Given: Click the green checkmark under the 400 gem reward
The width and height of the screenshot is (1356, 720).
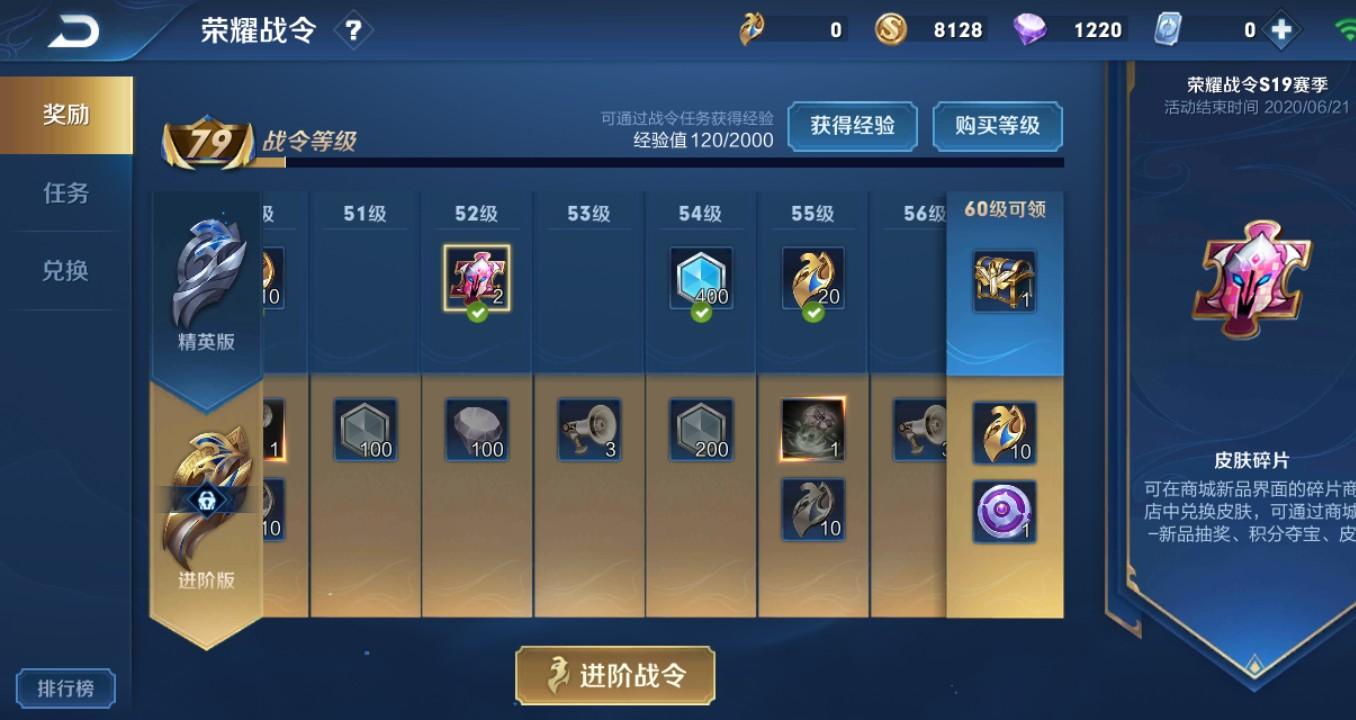Looking at the screenshot, I should [700, 313].
